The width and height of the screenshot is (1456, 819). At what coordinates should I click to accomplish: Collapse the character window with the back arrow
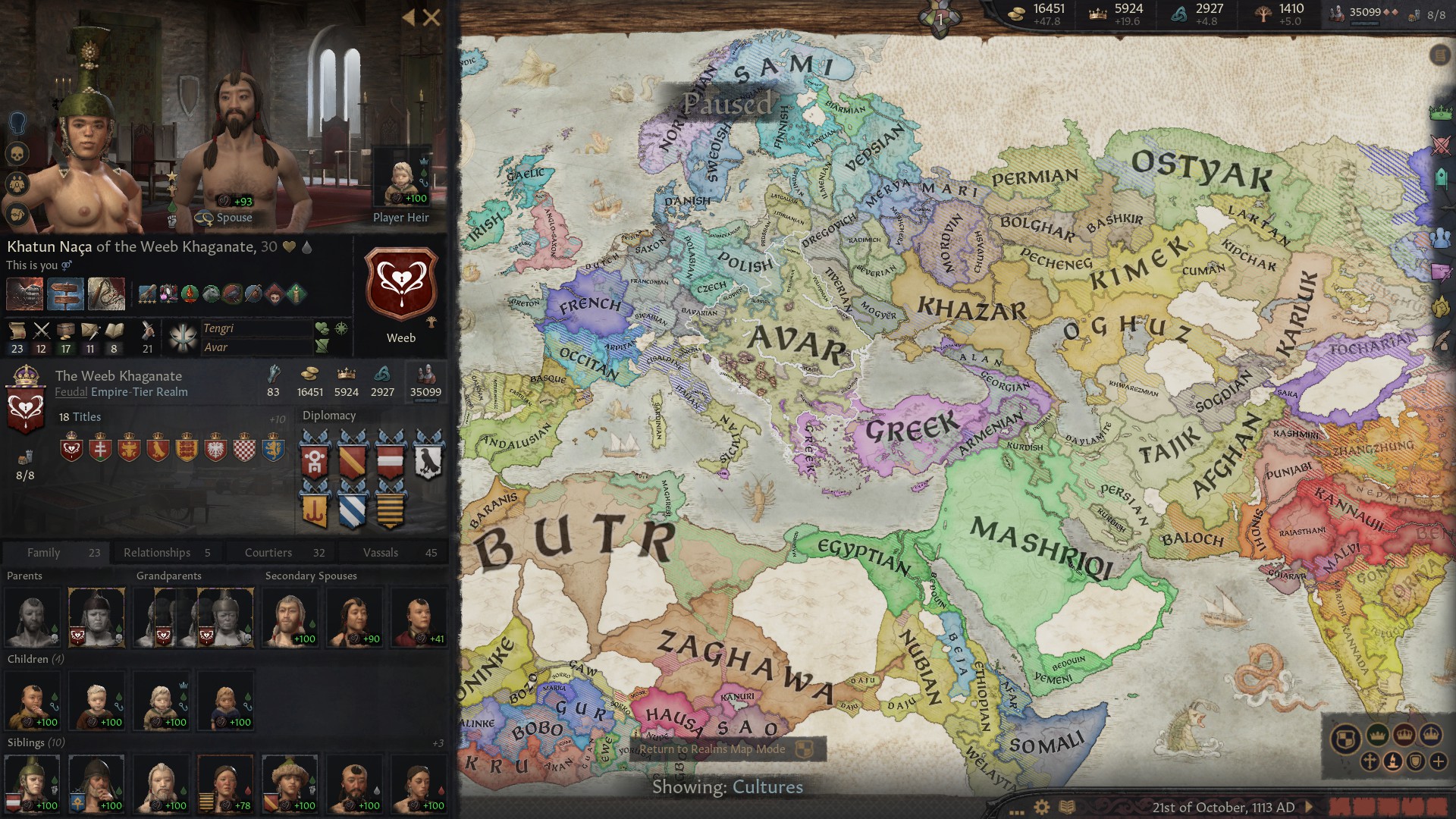point(408,16)
